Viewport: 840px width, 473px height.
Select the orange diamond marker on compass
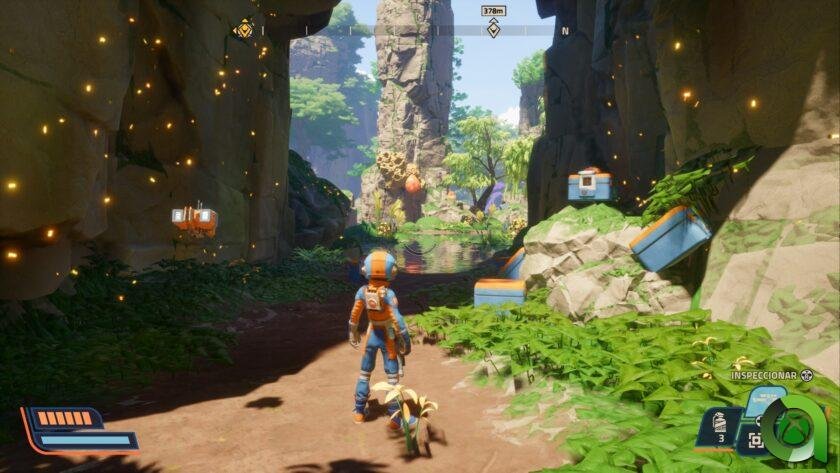243,30
